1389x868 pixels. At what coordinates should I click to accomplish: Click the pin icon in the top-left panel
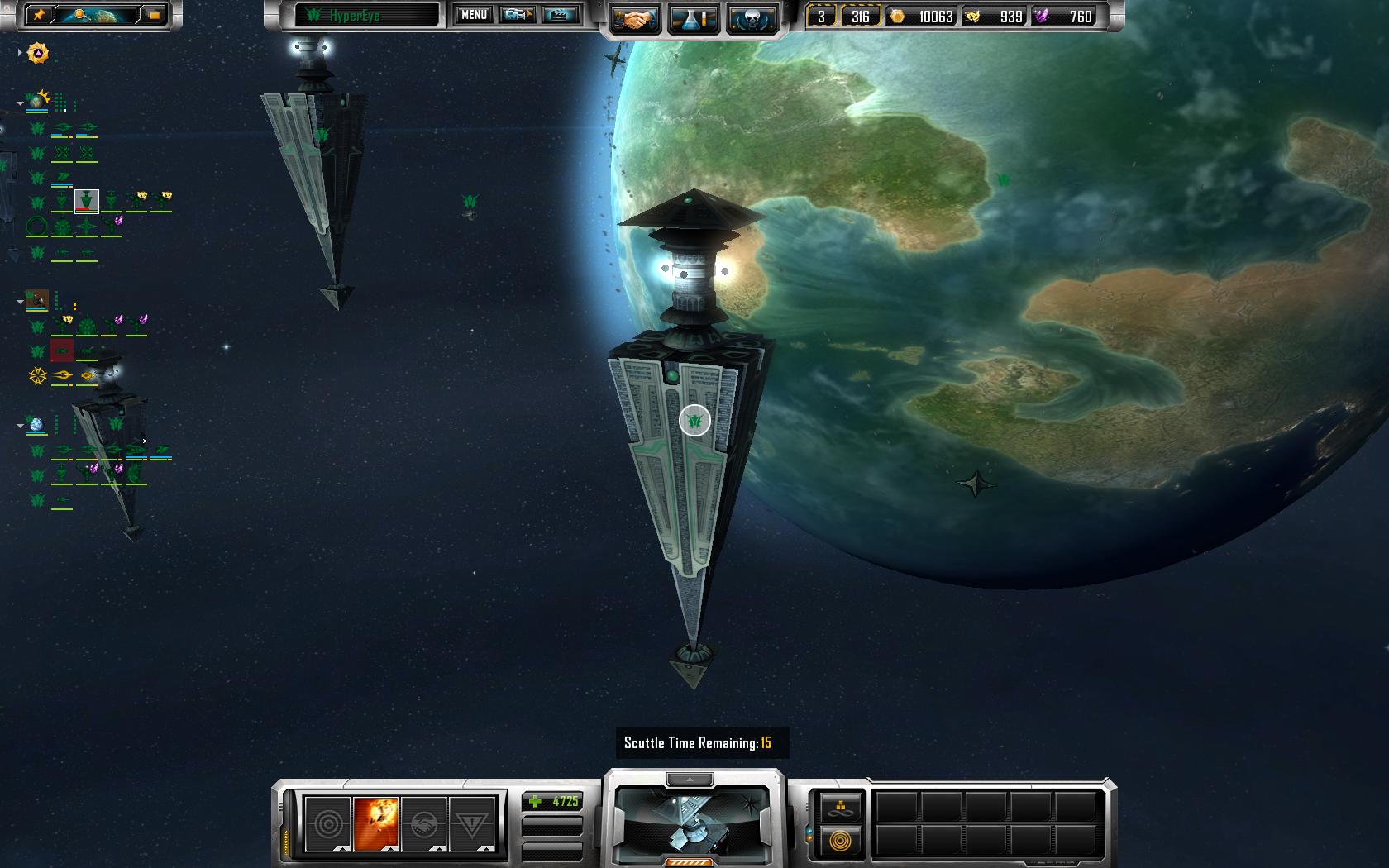click(x=38, y=15)
